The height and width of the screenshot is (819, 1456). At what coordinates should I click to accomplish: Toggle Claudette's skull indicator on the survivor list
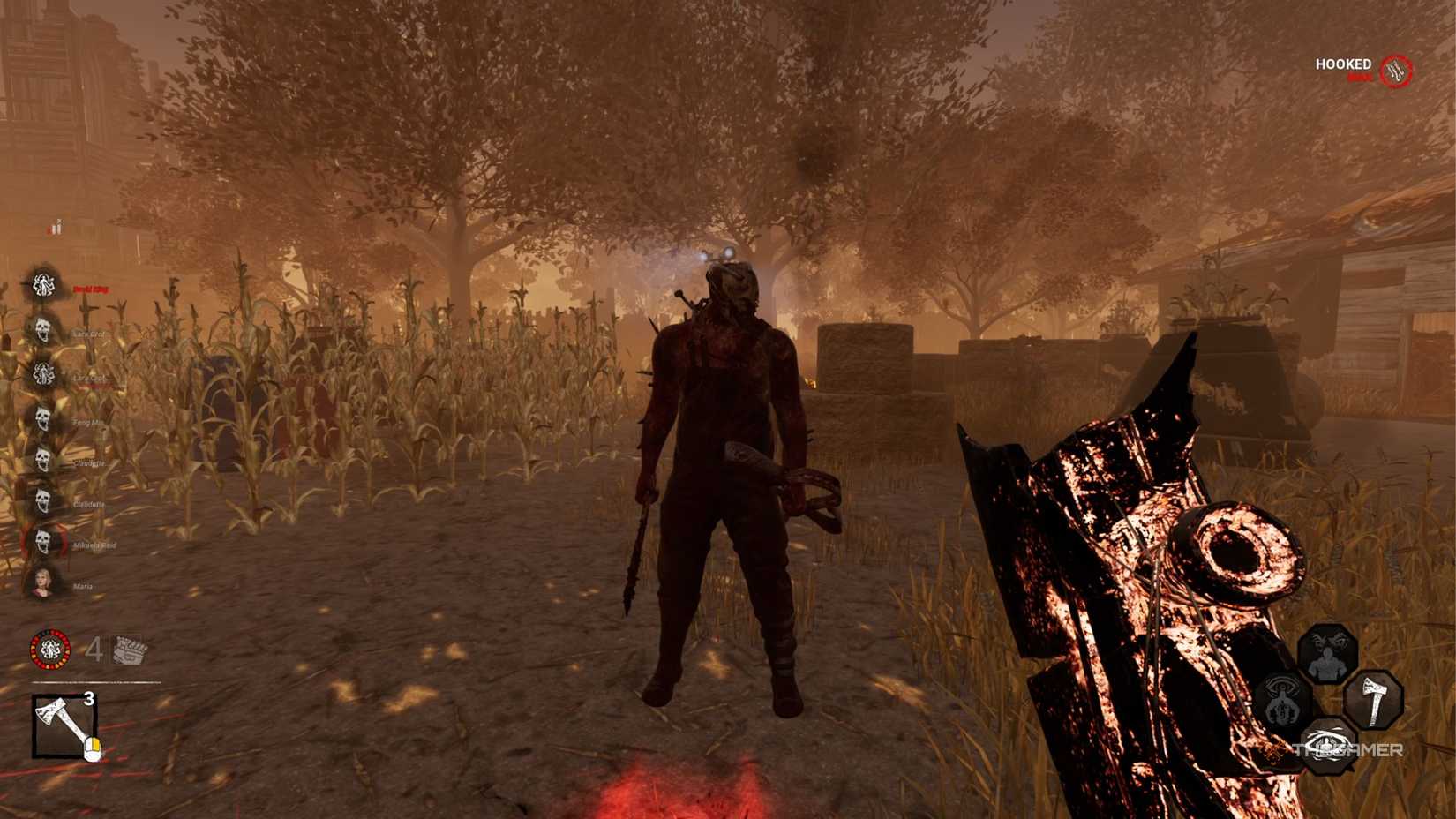coord(41,457)
